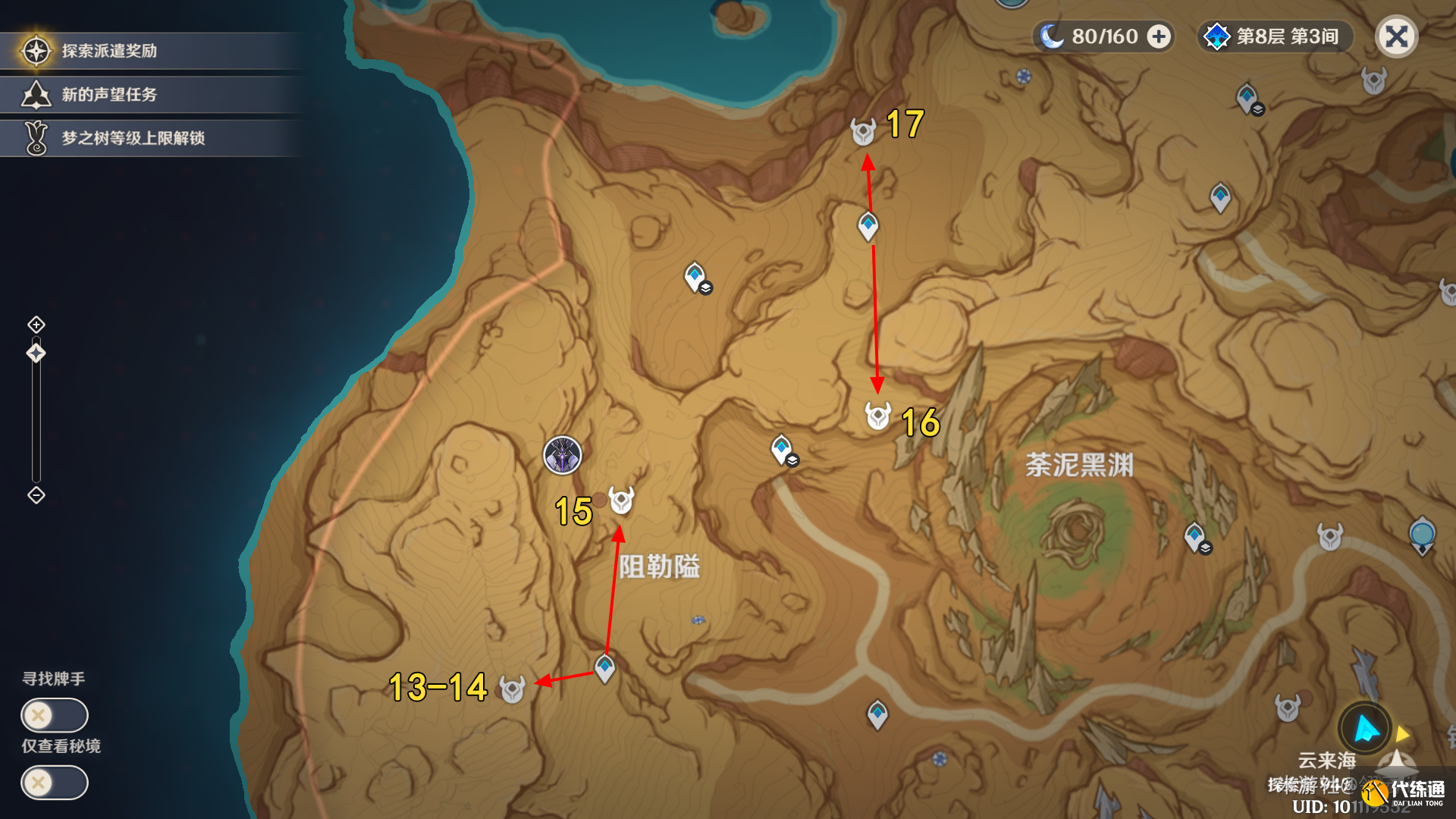Open the Spiral Abyss 第8层 第3间 indicator
The image size is (1456, 819).
1276,36
